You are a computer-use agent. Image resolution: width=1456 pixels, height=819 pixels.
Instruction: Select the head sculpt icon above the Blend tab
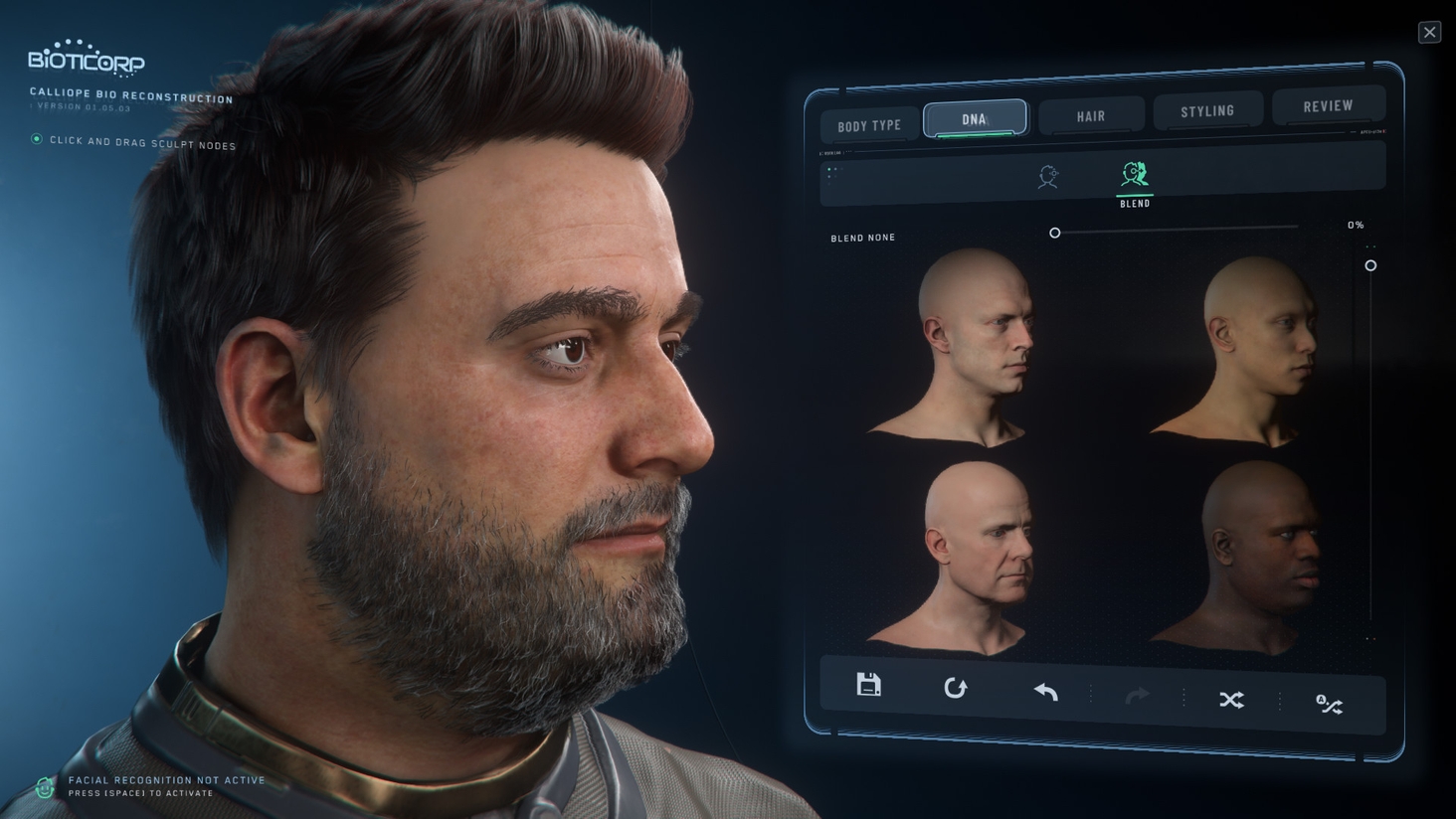click(1047, 176)
